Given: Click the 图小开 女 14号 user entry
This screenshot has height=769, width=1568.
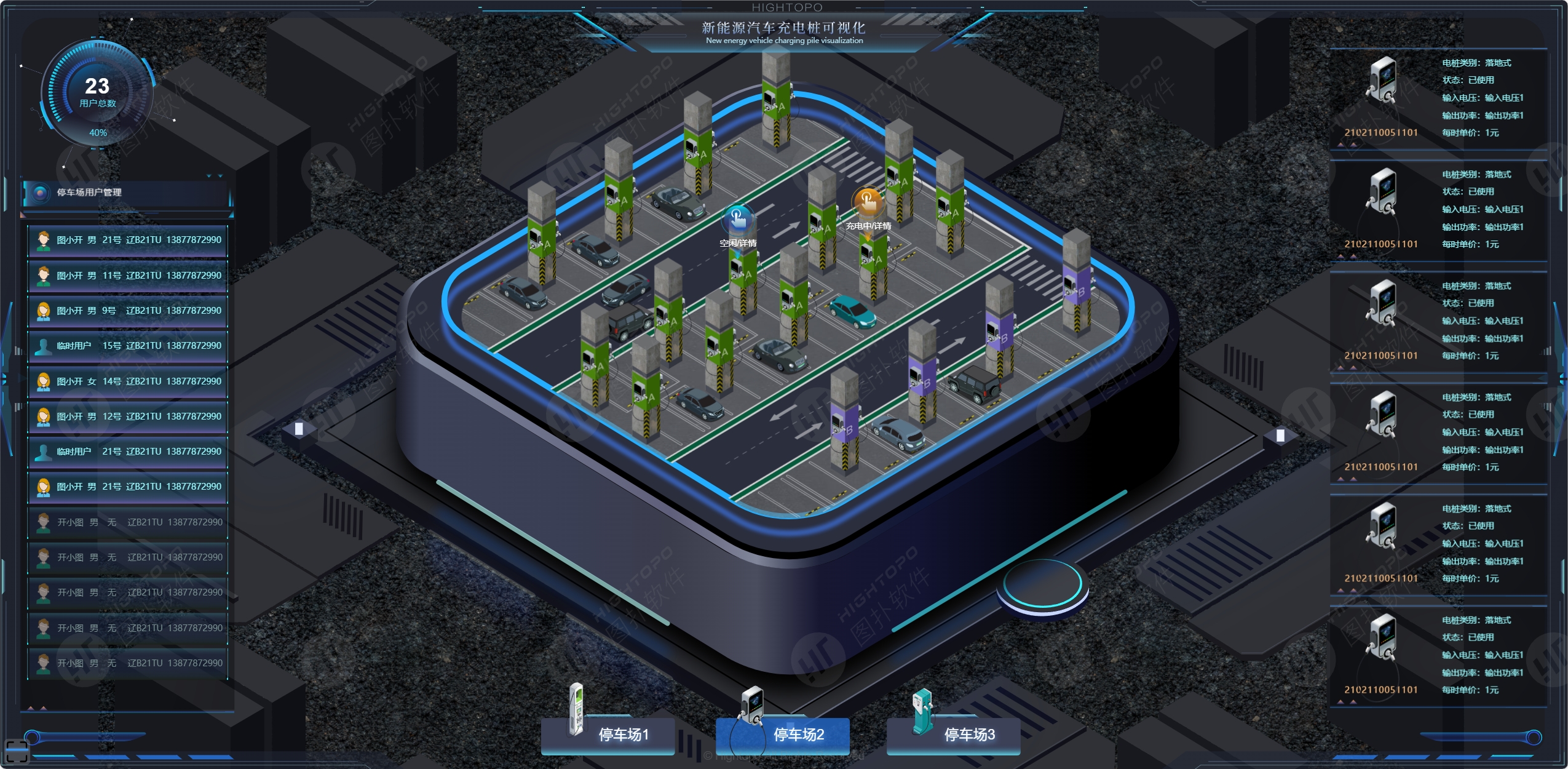Looking at the screenshot, I should (x=128, y=381).
